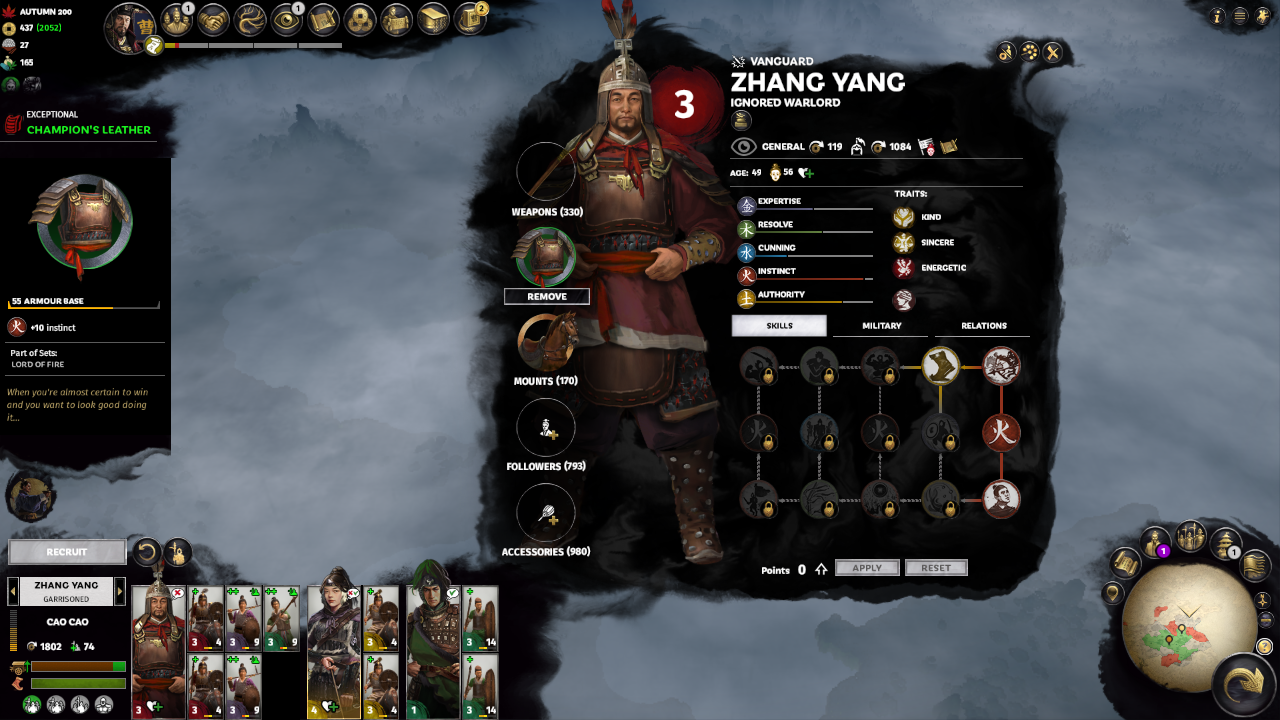This screenshot has width=1280, height=720.
Task: Open the campaign minimap
Action: click(1178, 632)
